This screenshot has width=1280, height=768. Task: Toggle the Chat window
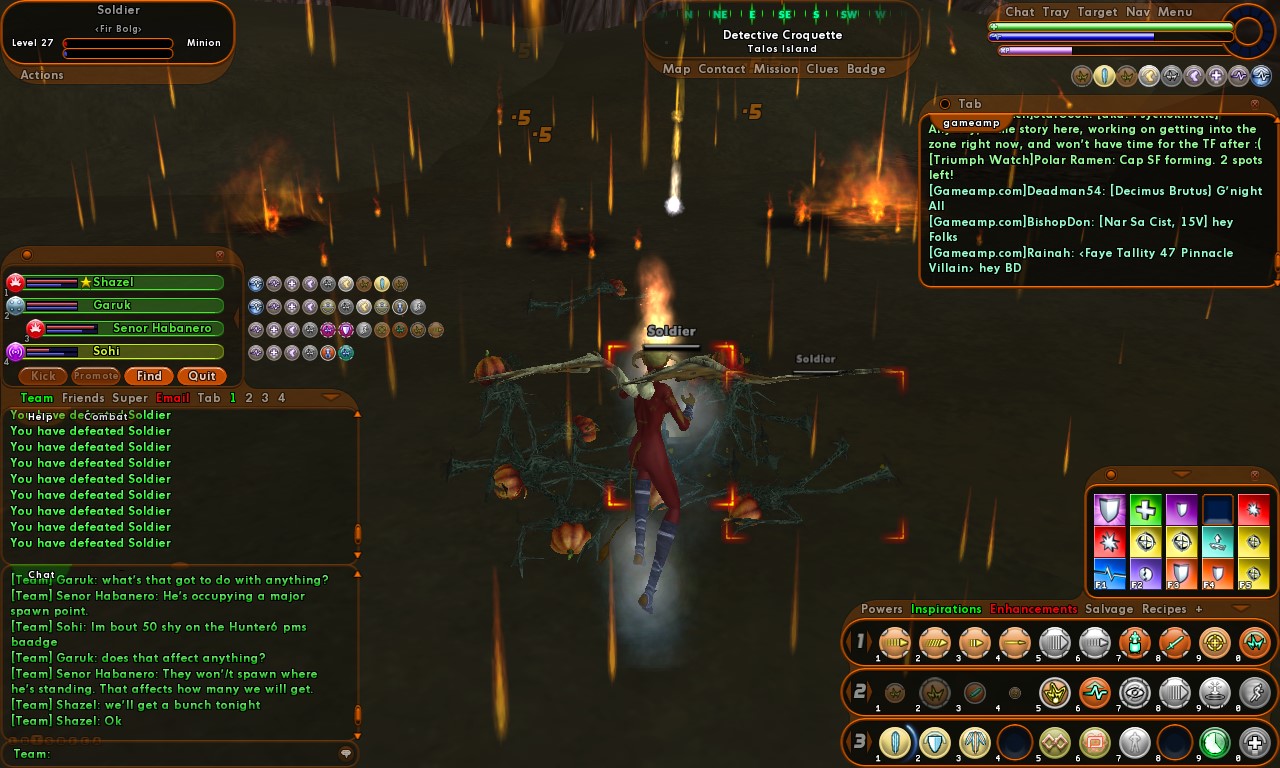[x=1019, y=12]
